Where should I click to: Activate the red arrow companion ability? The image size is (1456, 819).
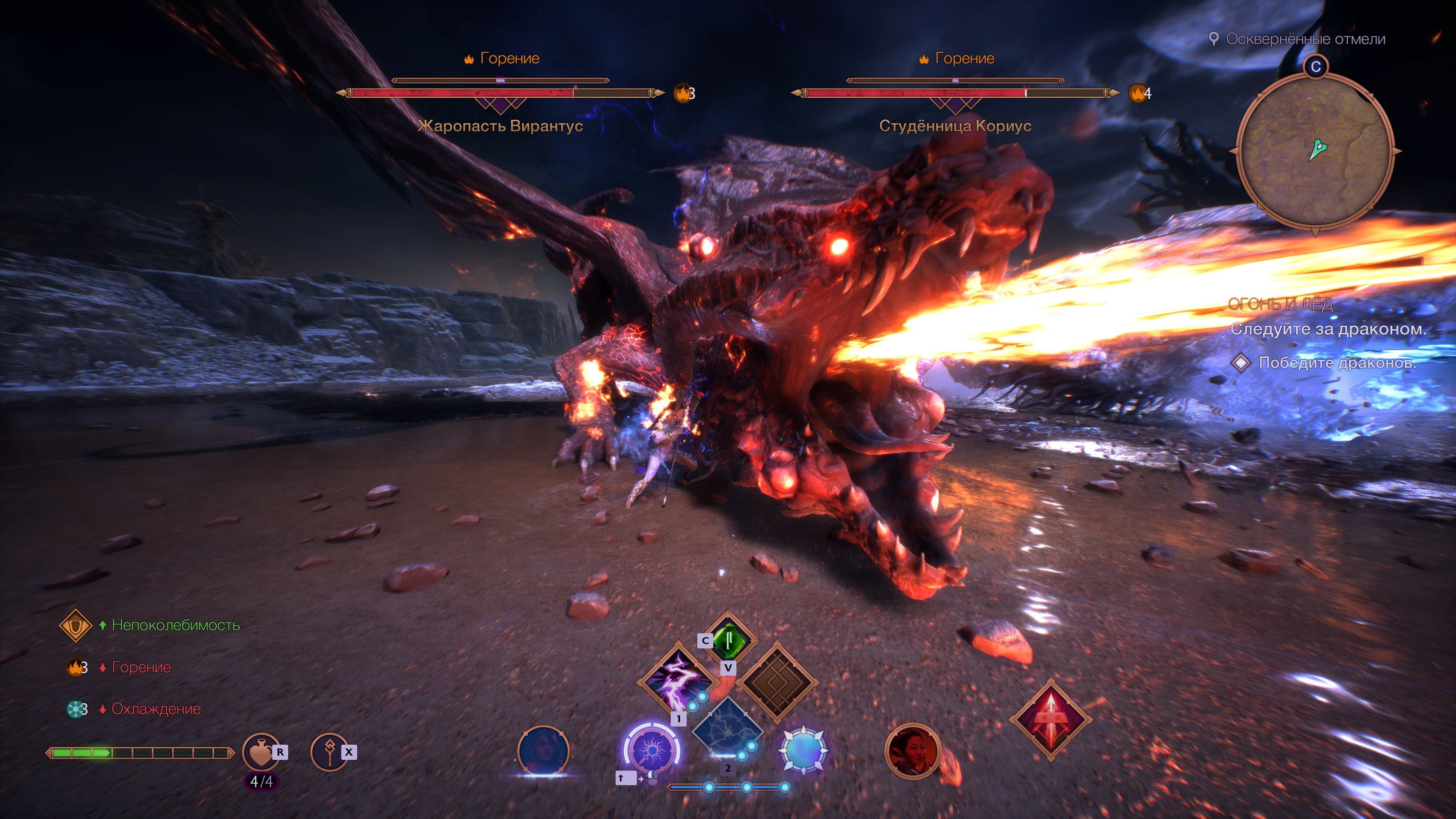pos(1051,719)
